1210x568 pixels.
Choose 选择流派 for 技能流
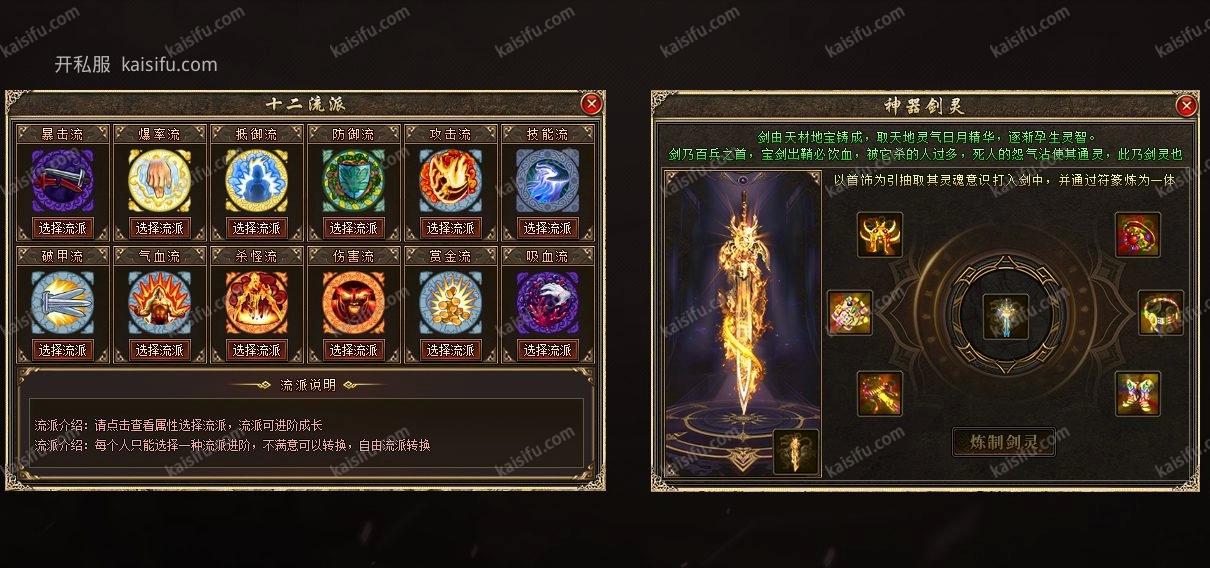pos(548,228)
